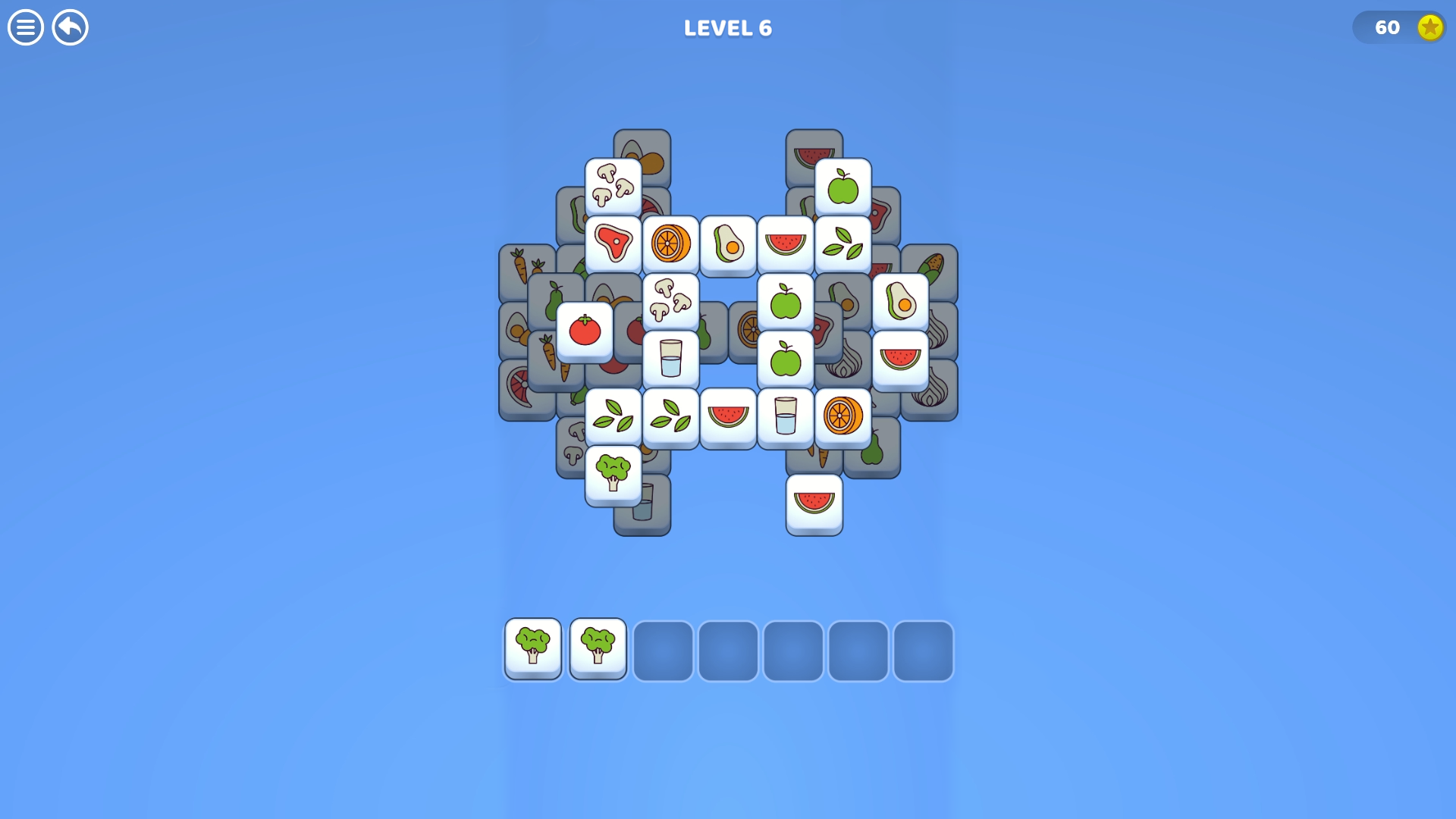Click the Level 6 title
The height and width of the screenshot is (819, 1456).
click(727, 28)
